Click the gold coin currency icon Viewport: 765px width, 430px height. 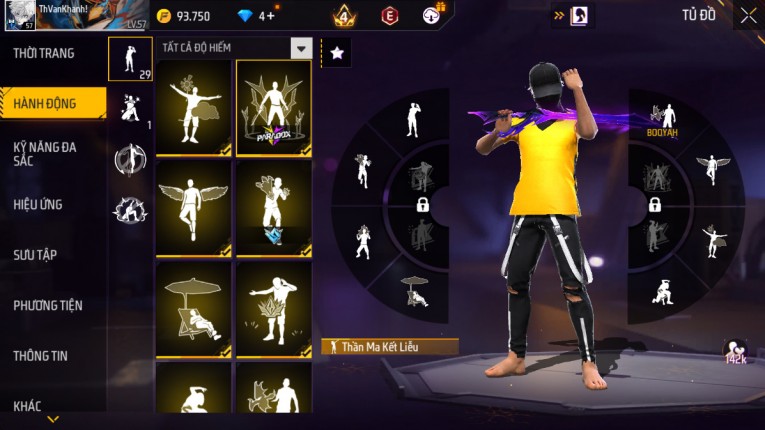coord(164,16)
